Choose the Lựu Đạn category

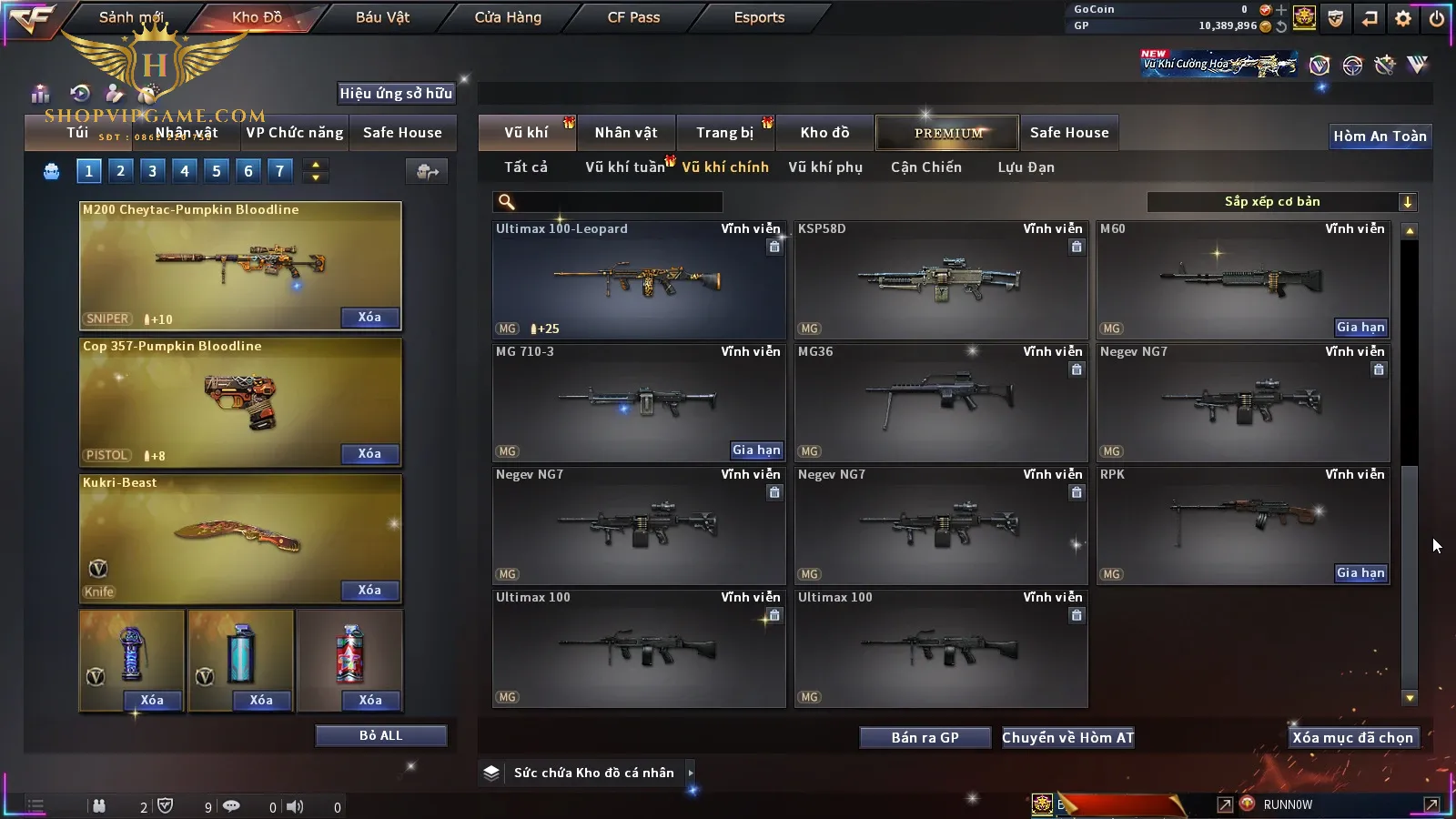tap(1026, 167)
